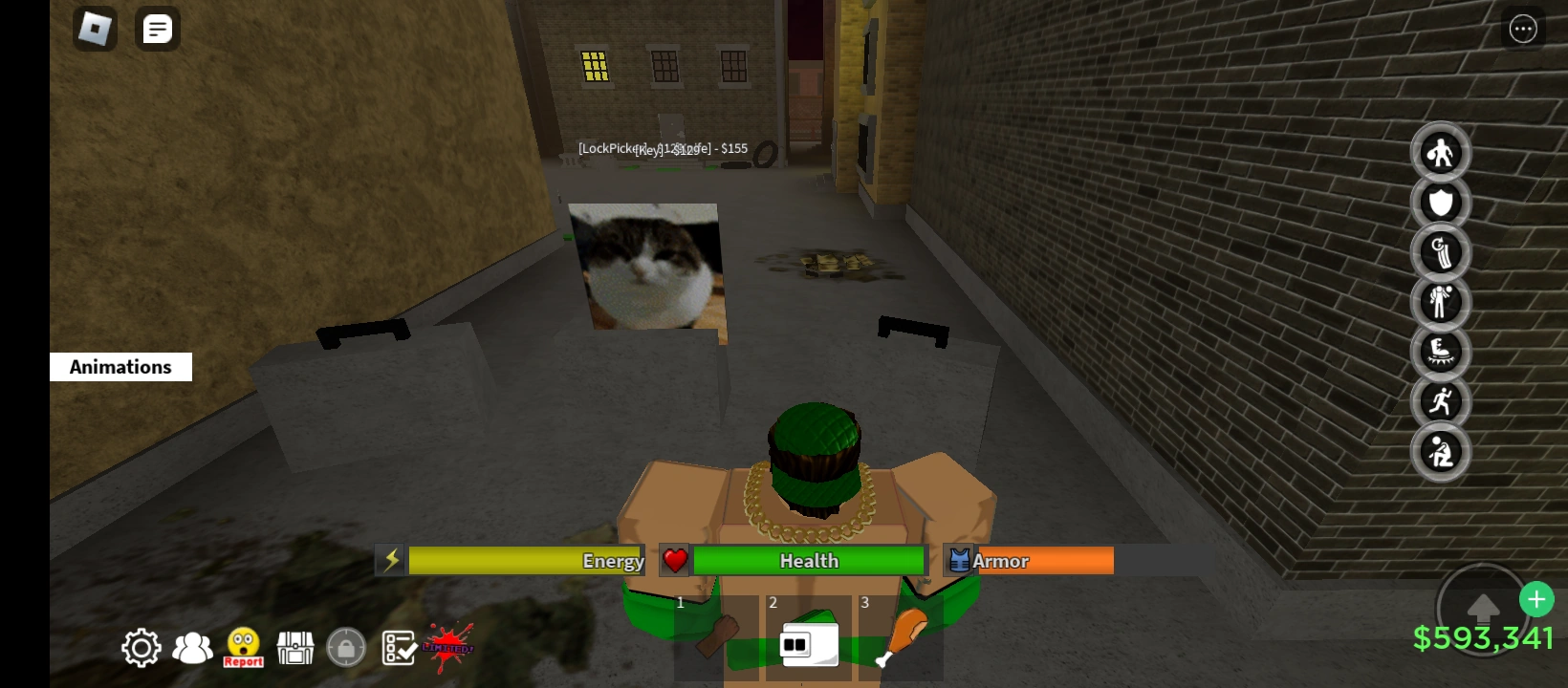Viewport: 1568px width, 688px height.
Task: Toggle the roll dodge ability icon
Action: [x=1441, y=253]
